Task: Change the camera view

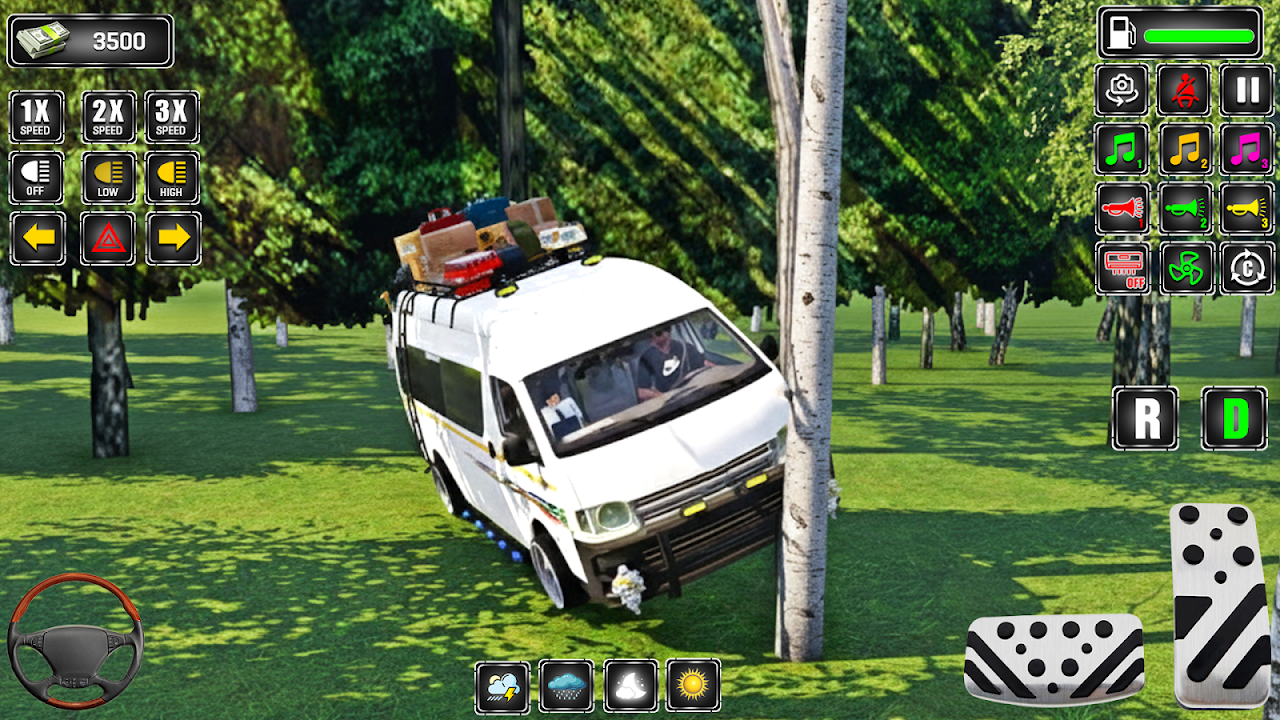Action: [1122, 90]
